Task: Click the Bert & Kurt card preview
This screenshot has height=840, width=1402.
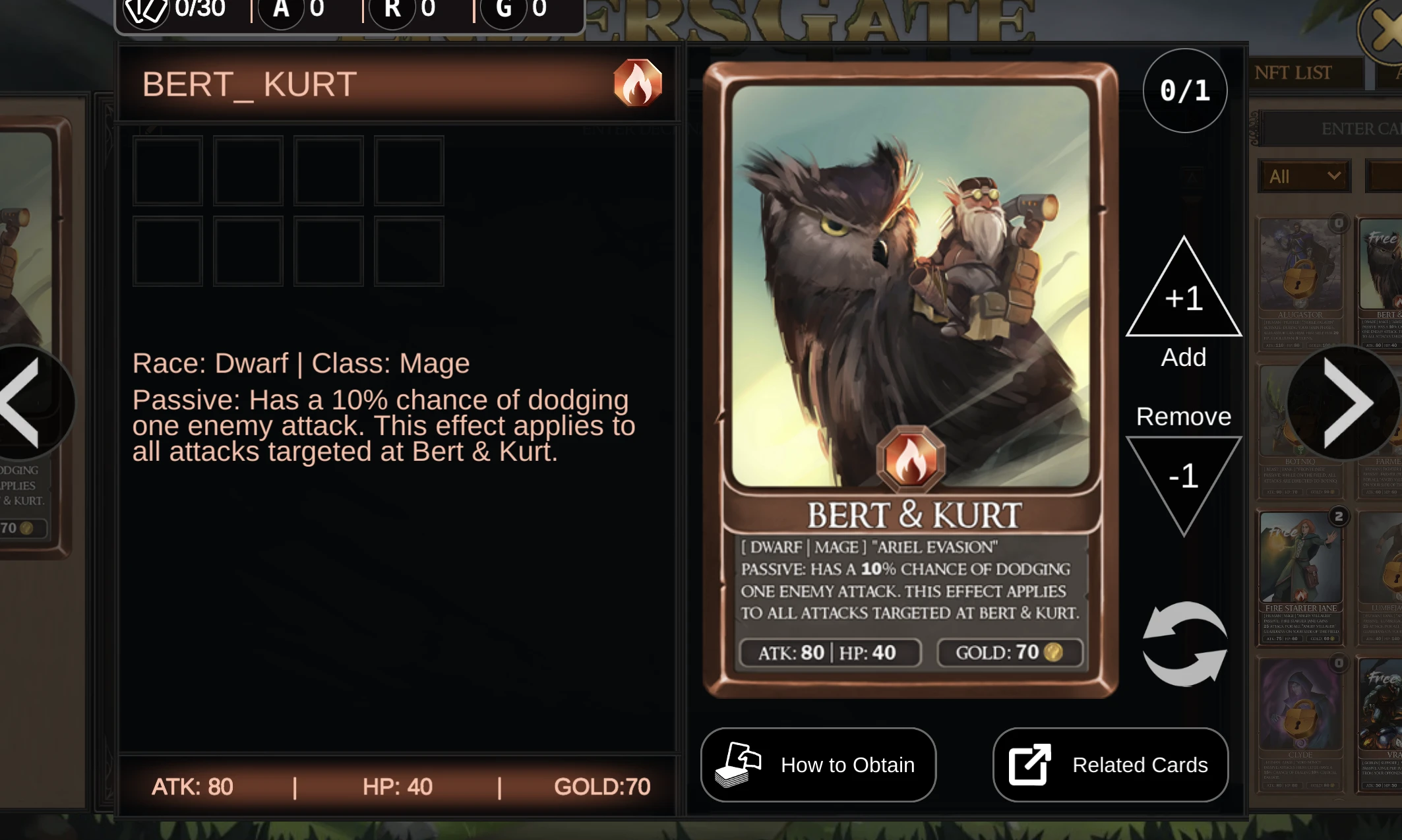Action: pos(910,379)
